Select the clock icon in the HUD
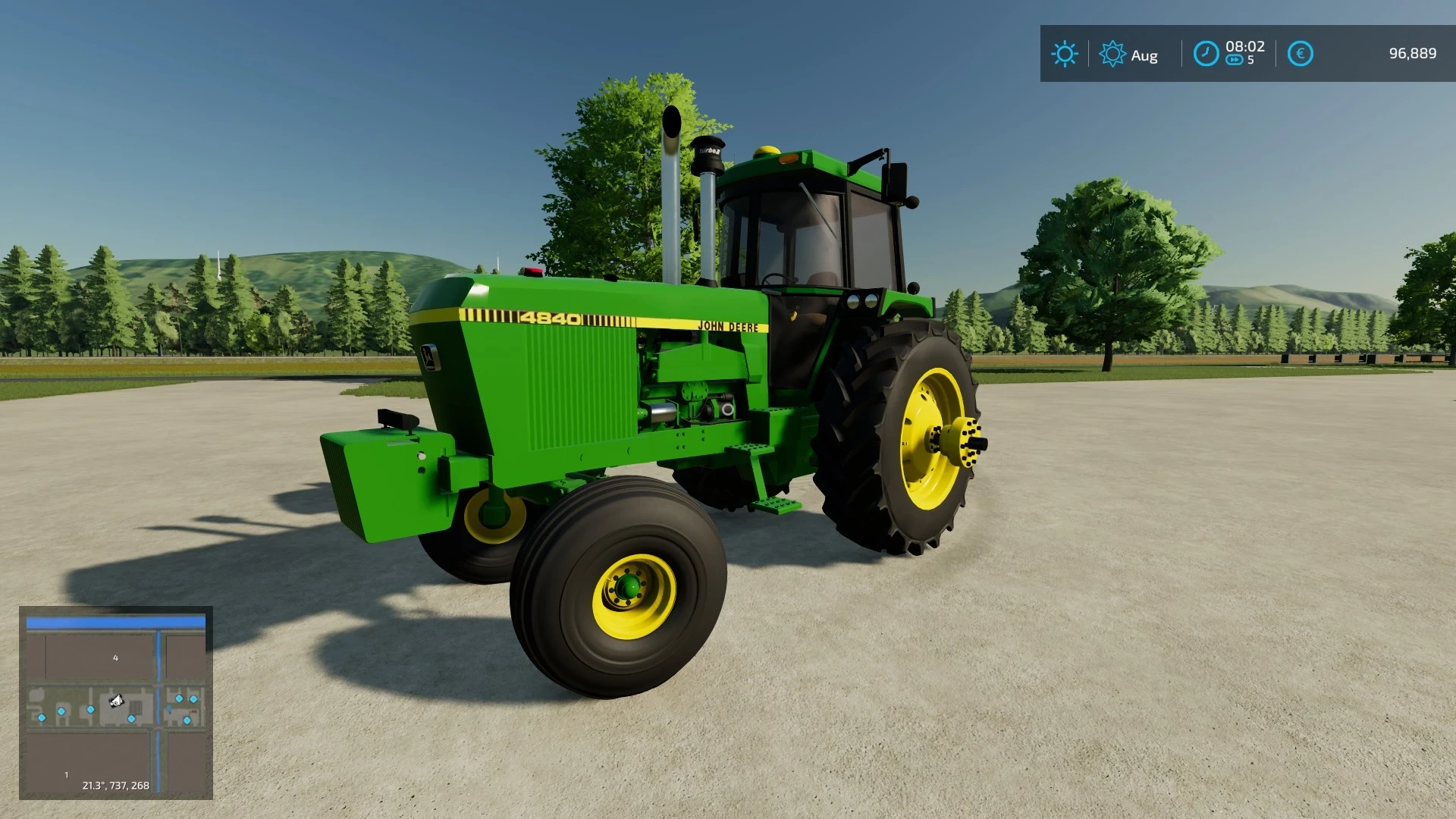The image size is (1456, 819). (1207, 53)
